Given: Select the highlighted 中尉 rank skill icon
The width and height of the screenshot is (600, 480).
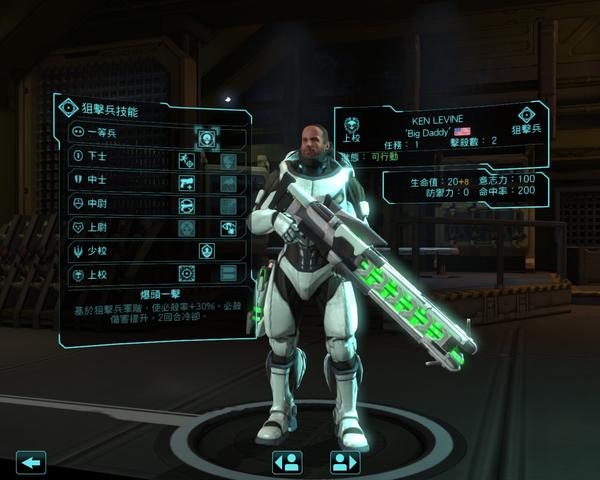Looking at the screenshot, I should tap(186, 206).
